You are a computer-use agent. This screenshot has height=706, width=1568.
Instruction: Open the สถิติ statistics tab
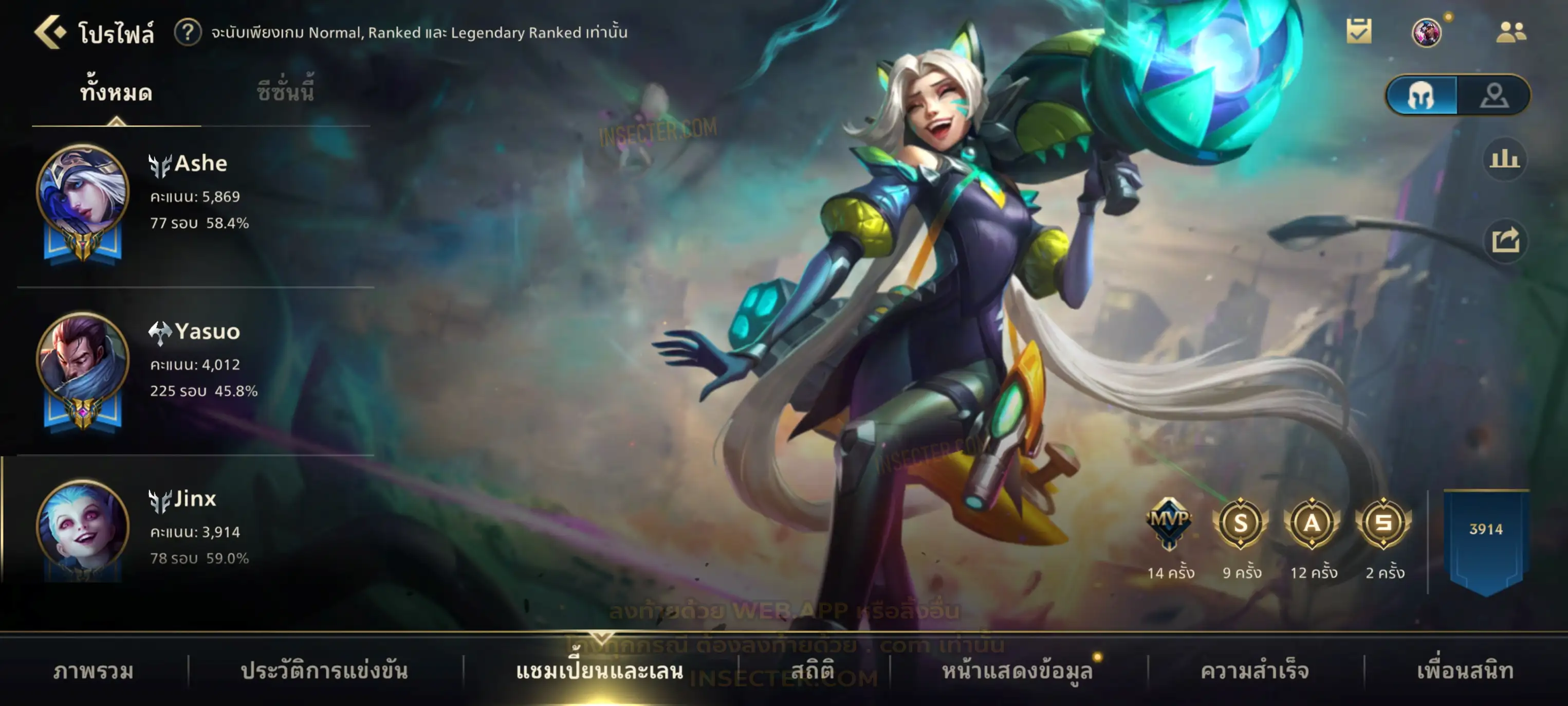813,671
